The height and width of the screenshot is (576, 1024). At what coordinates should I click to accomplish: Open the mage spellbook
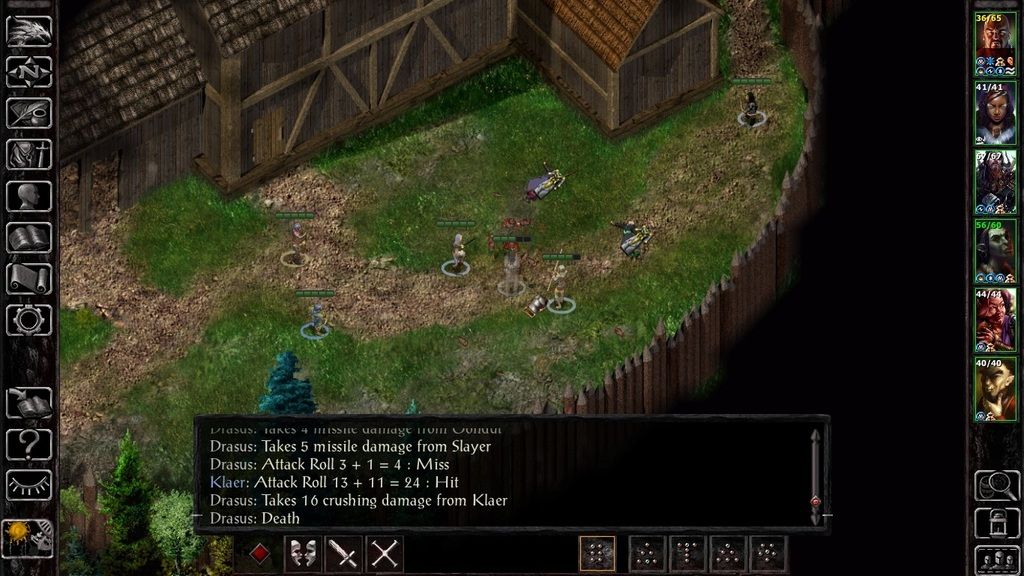pos(29,238)
